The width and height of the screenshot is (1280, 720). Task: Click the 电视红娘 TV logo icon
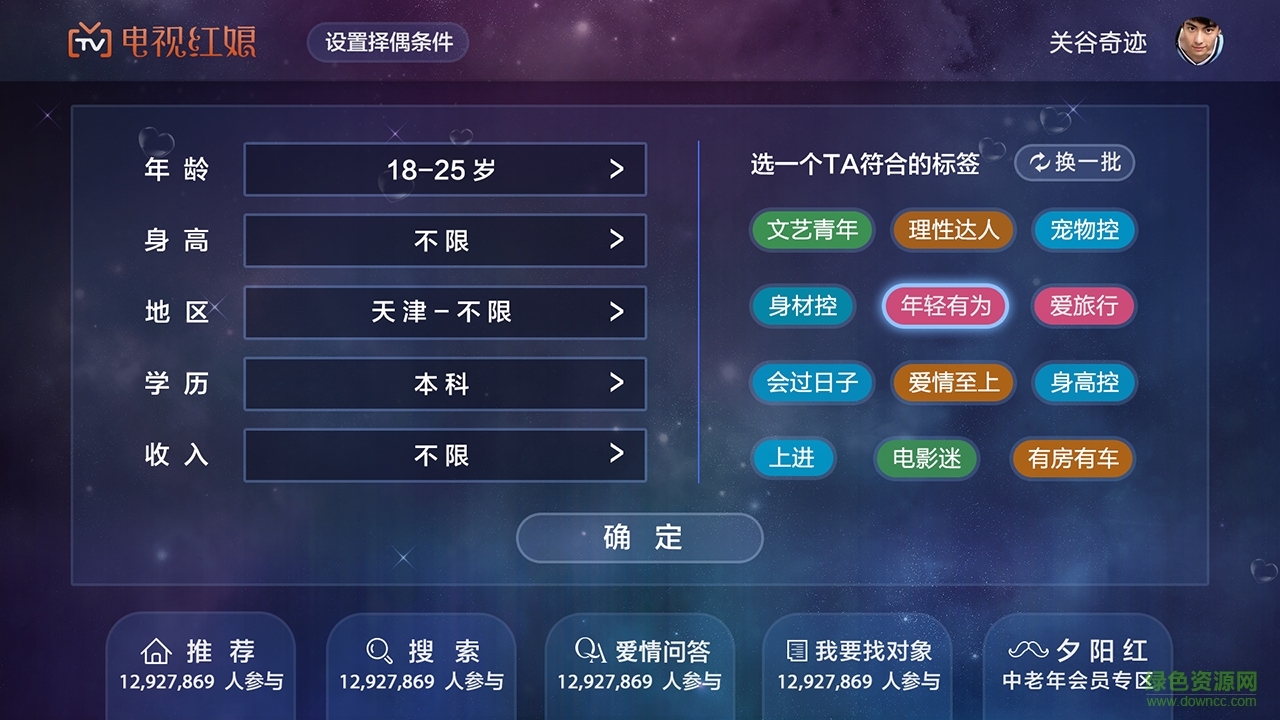88,43
